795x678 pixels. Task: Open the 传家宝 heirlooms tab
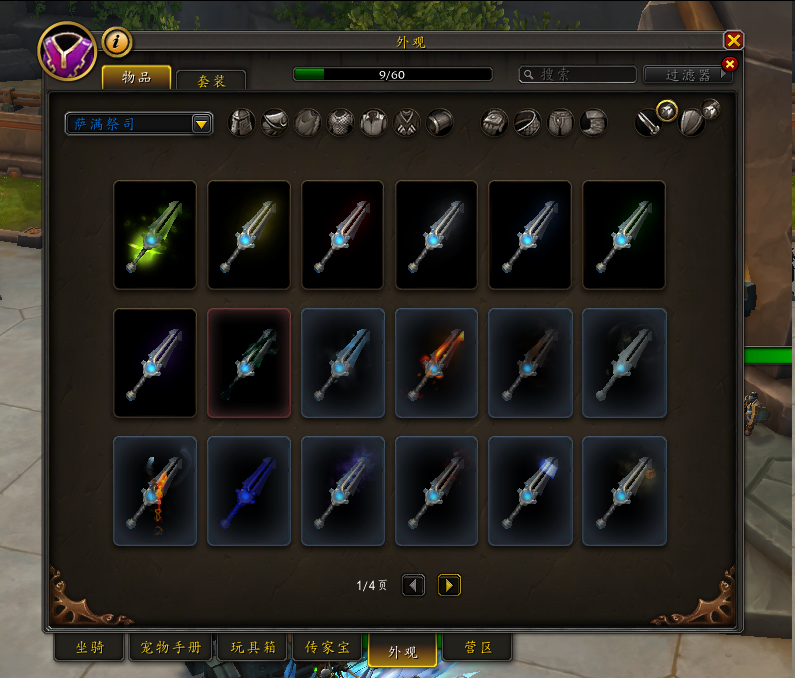click(331, 648)
